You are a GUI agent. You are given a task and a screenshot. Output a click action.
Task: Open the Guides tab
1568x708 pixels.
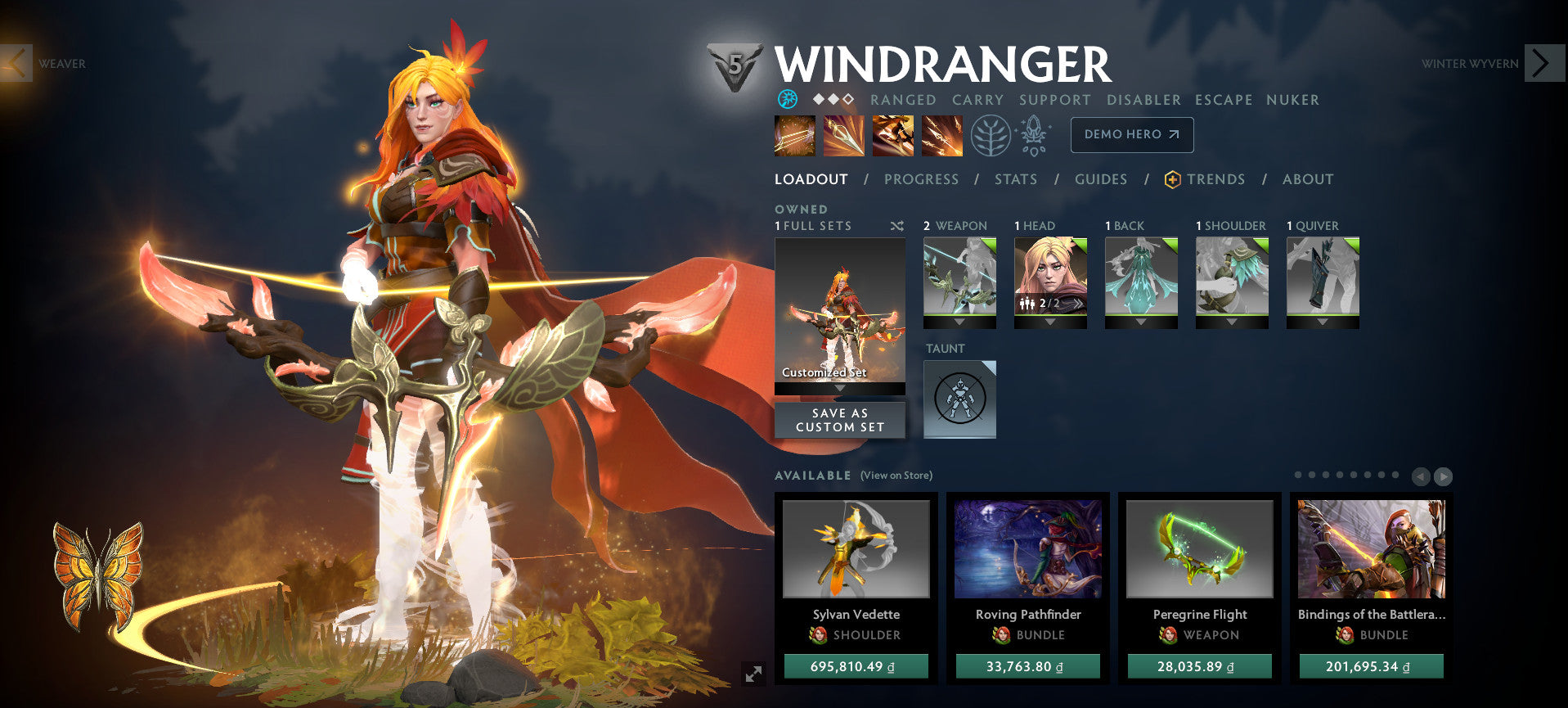tap(1101, 179)
